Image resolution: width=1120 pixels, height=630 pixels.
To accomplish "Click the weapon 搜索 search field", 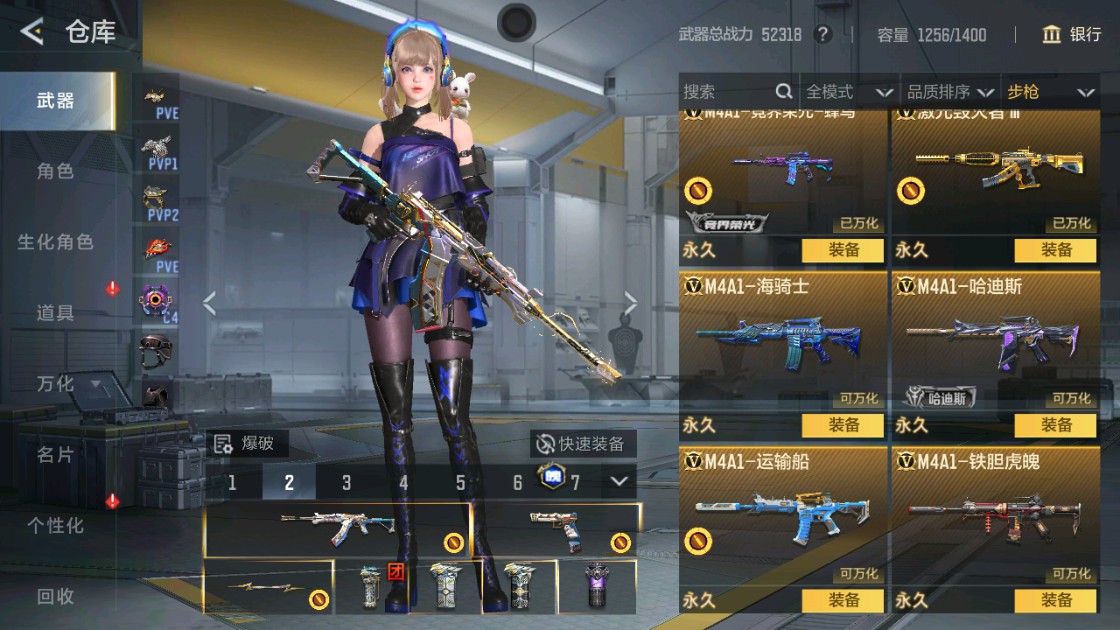I will click(x=728, y=92).
